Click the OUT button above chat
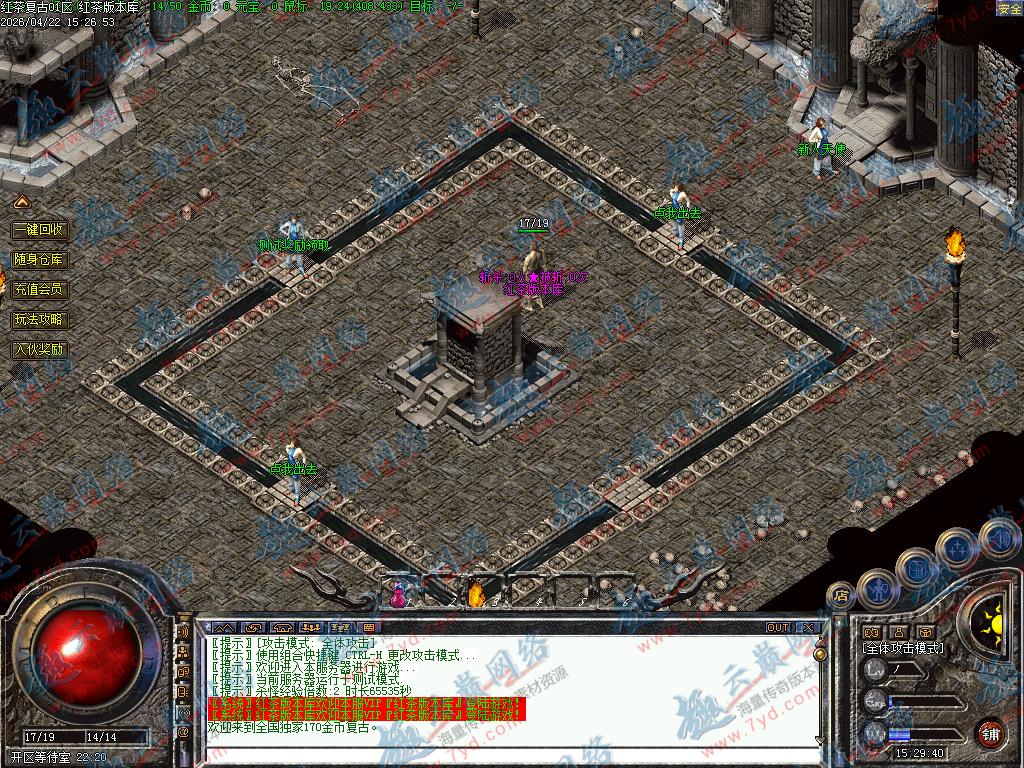This screenshot has width=1024, height=768. (777, 628)
